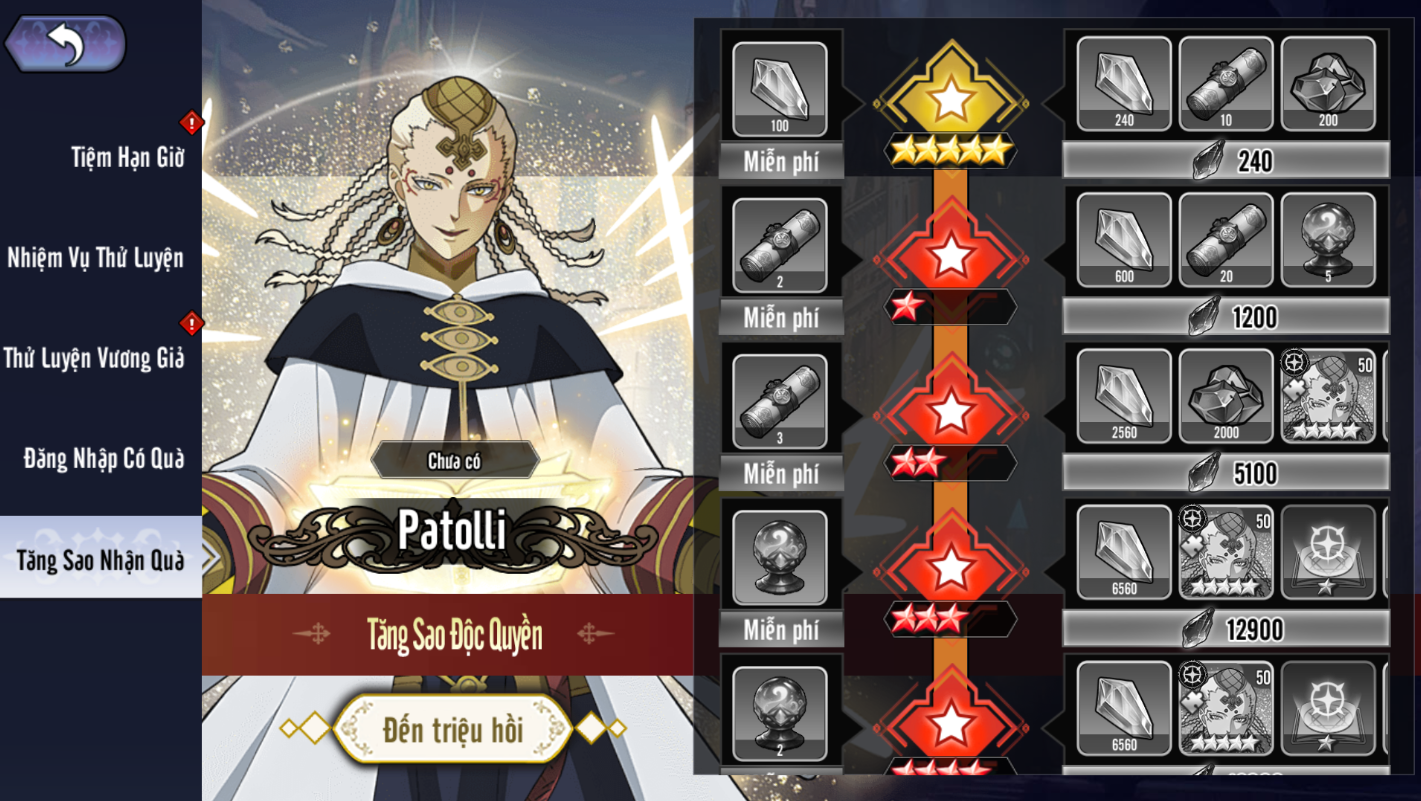Image resolution: width=1421 pixels, height=801 pixels.
Task: Purchase the one-star tier pack for 1200
Action: [1226, 318]
